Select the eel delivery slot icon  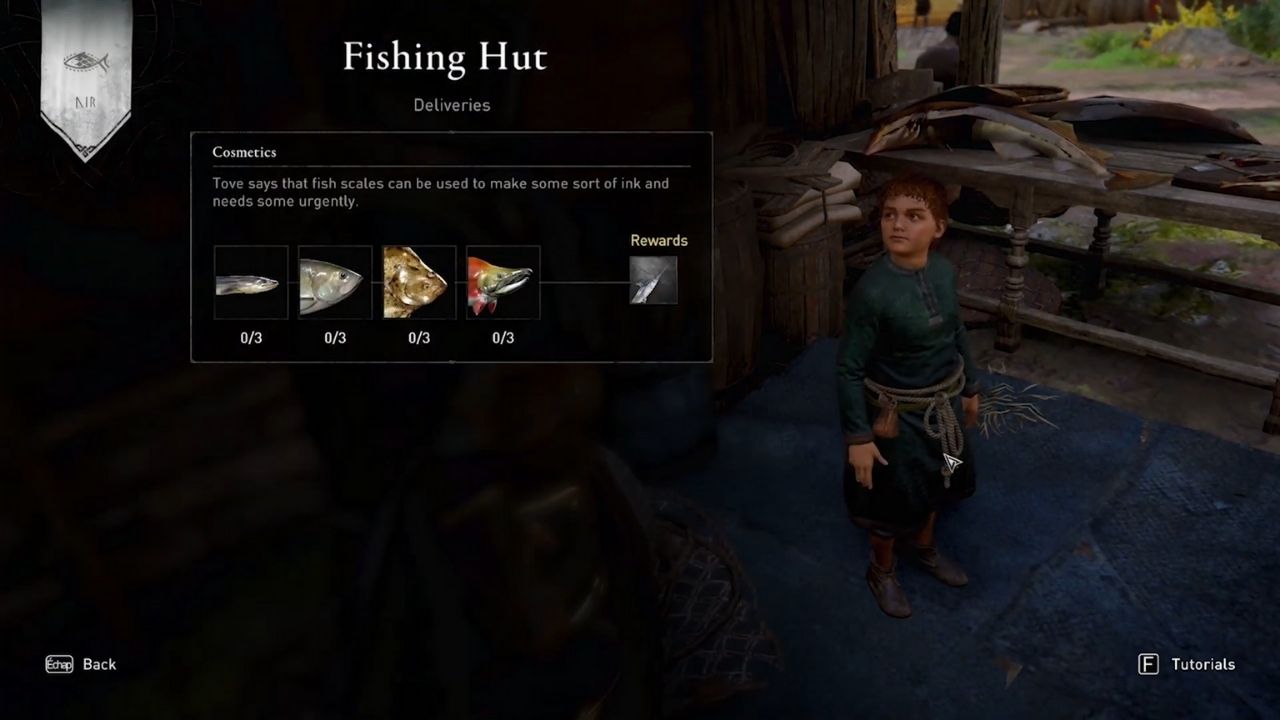(x=250, y=281)
